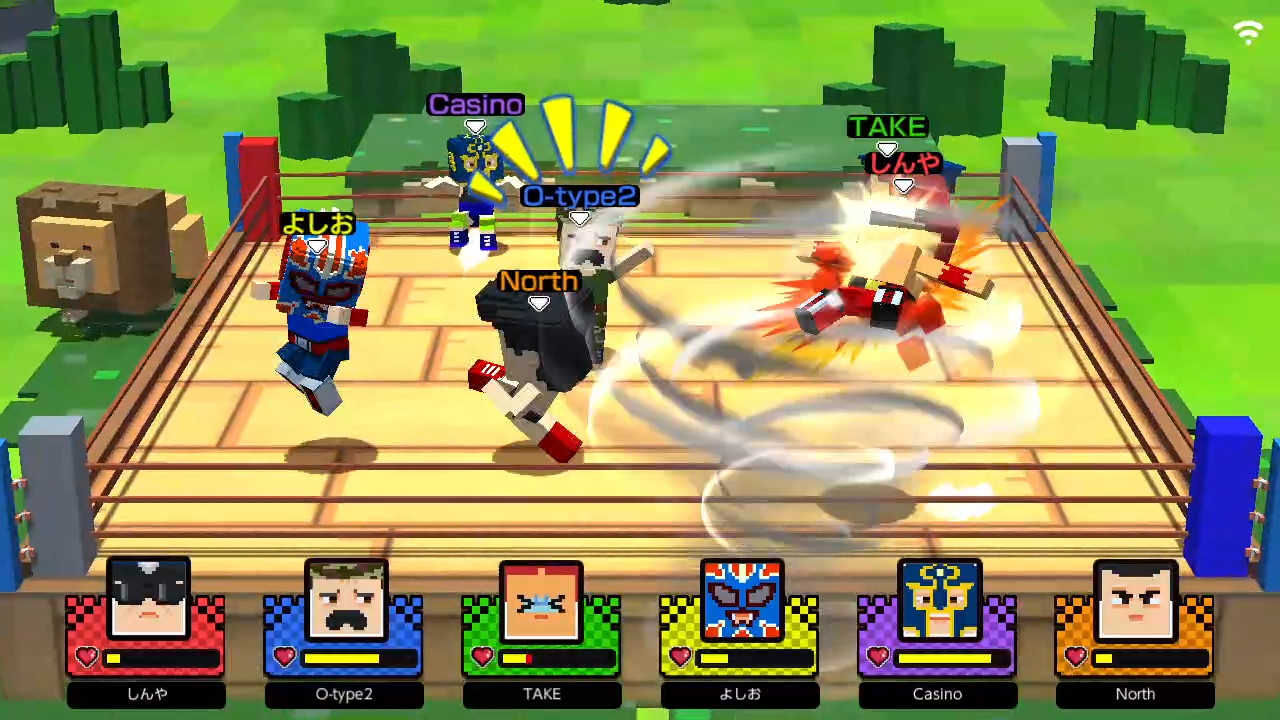The height and width of the screenshot is (720, 1280).
Task: Click the しんや name tag in the ring
Action: [x=902, y=164]
